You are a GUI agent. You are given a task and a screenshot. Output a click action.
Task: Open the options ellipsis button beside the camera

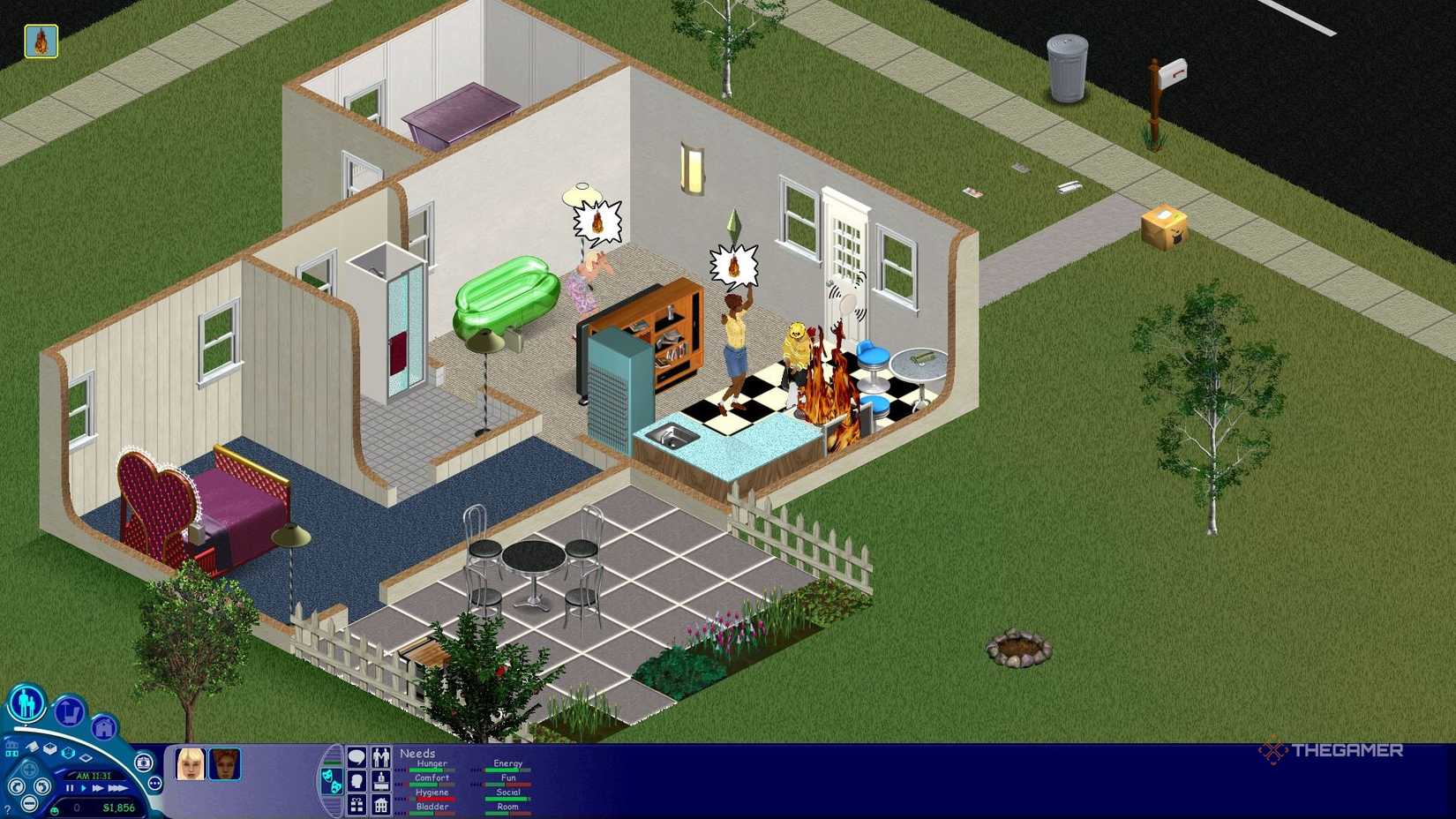click(x=155, y=782)
